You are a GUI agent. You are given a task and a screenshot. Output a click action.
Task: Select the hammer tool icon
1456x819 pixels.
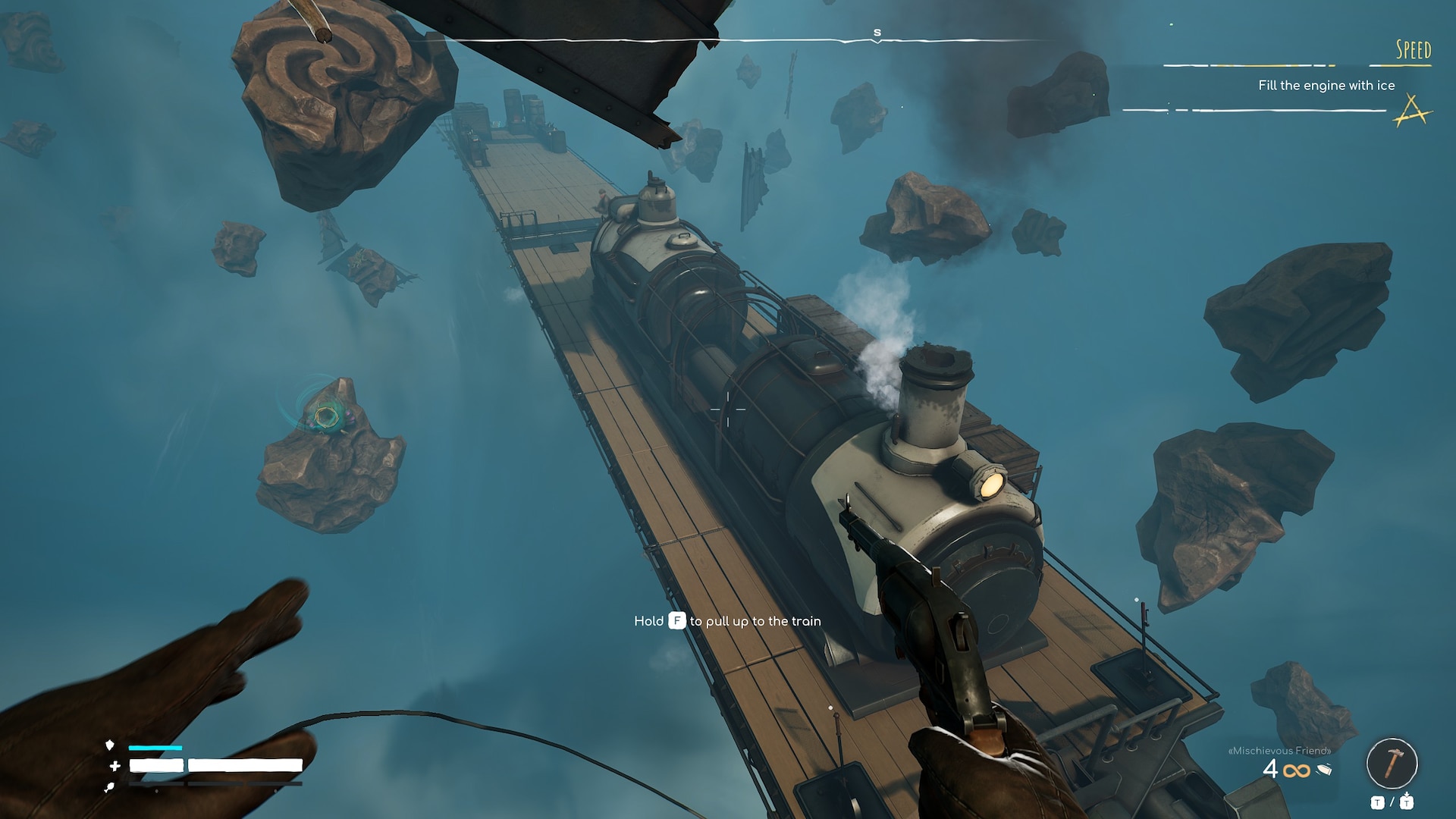pos(1392,763)
